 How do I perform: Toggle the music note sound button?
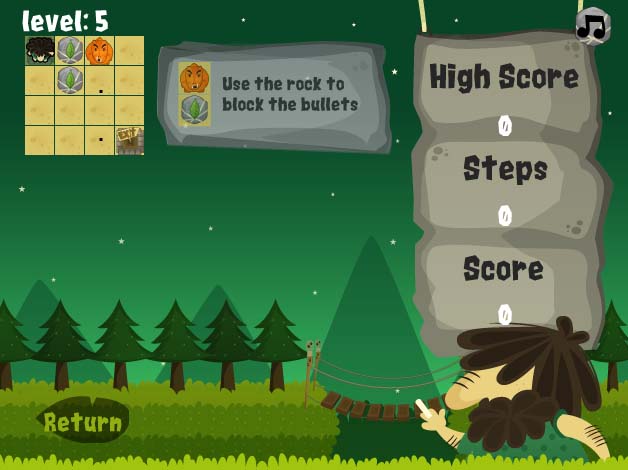tap(593, 26)
